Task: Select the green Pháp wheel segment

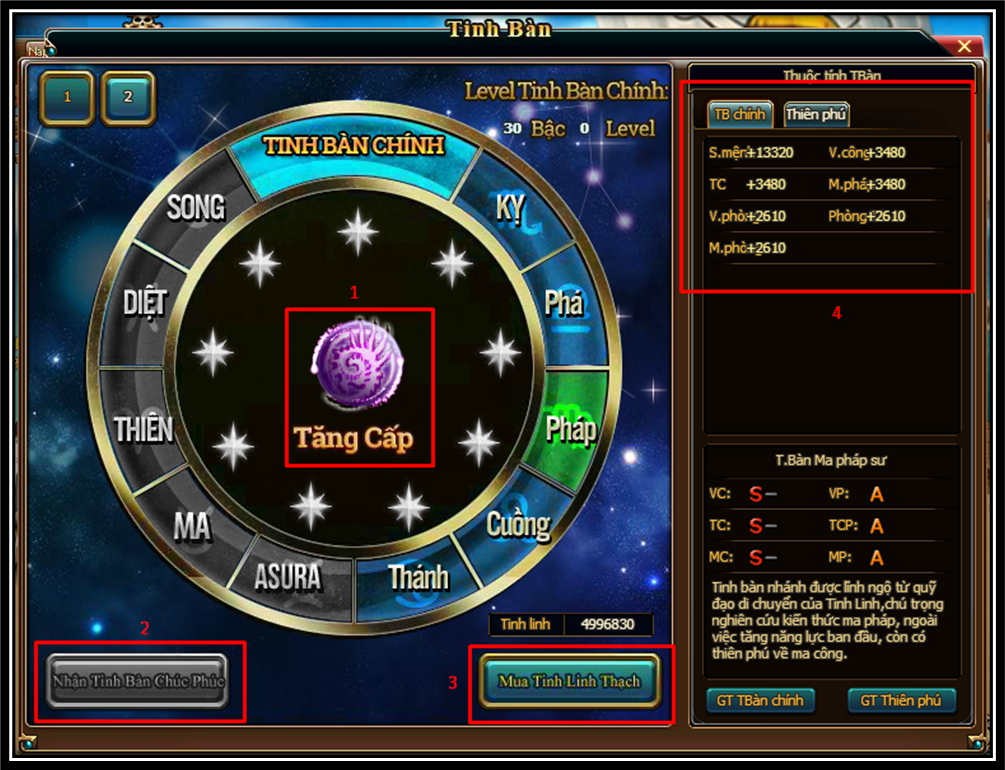Action: click(x=571, y=430)
